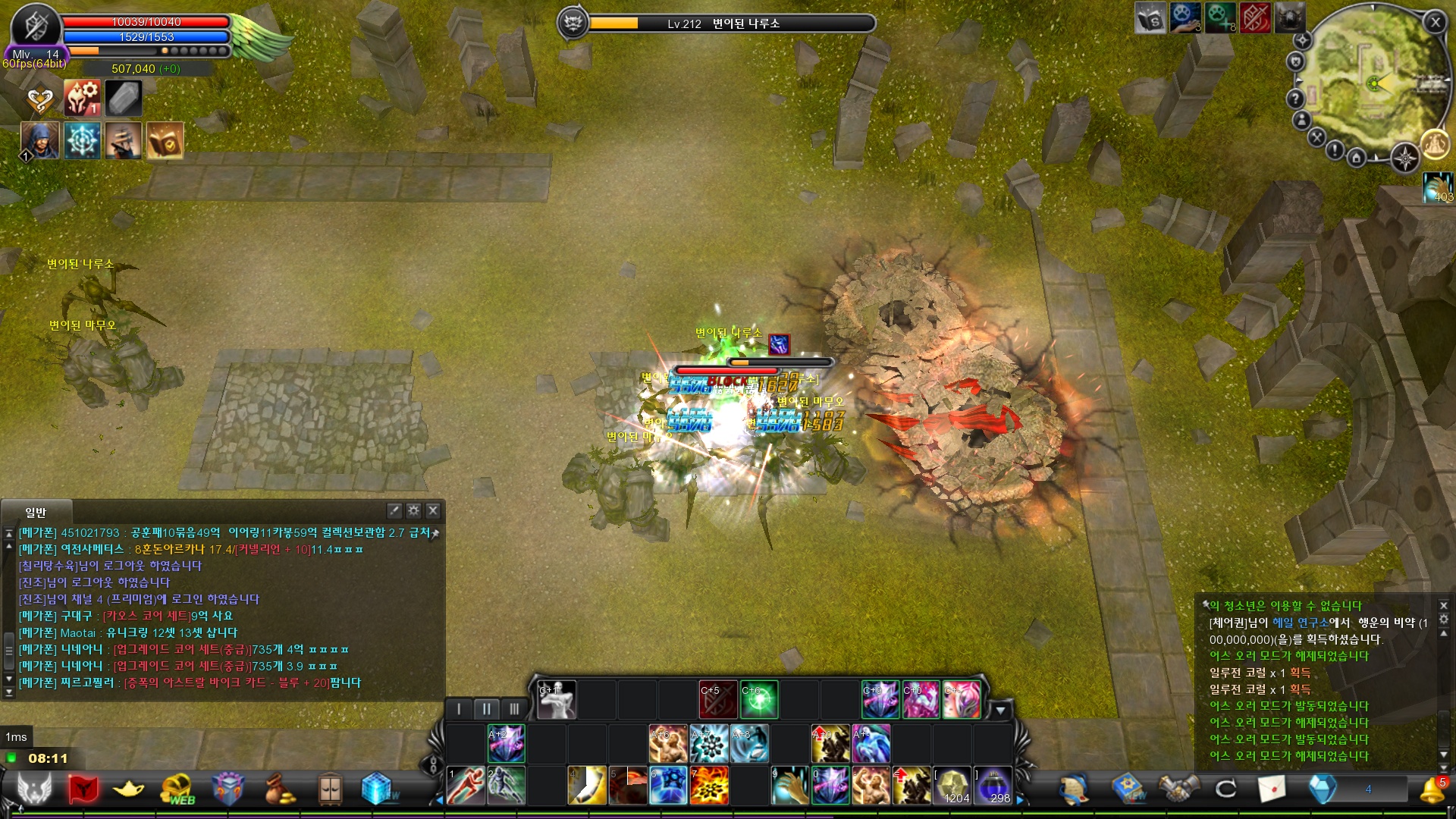This screenshot has width=1456, height=819.
Task: Click the red flag guild icon on the taskbar
Action: (x=83, y=787)
